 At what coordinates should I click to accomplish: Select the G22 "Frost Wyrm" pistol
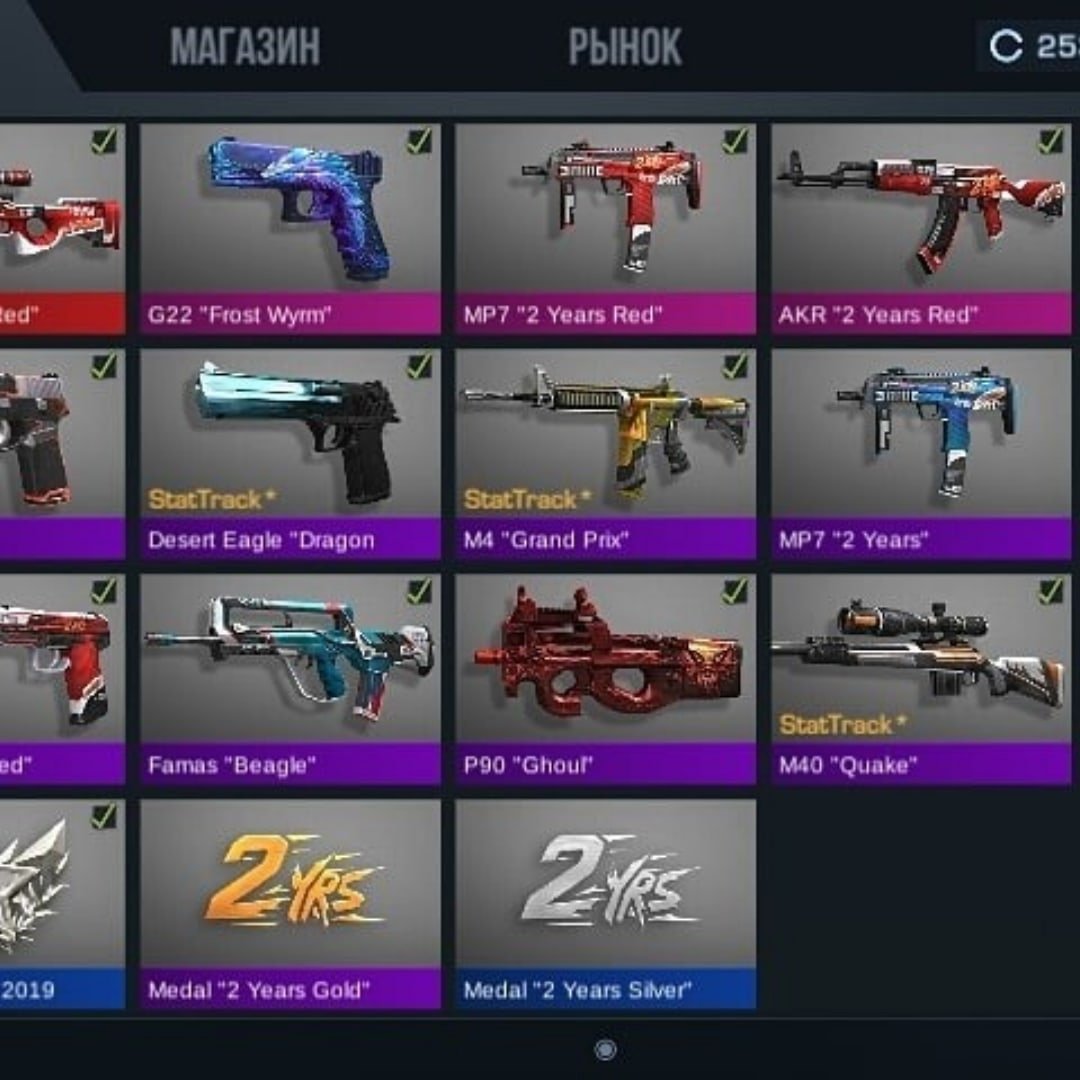(x=290, y=228)
